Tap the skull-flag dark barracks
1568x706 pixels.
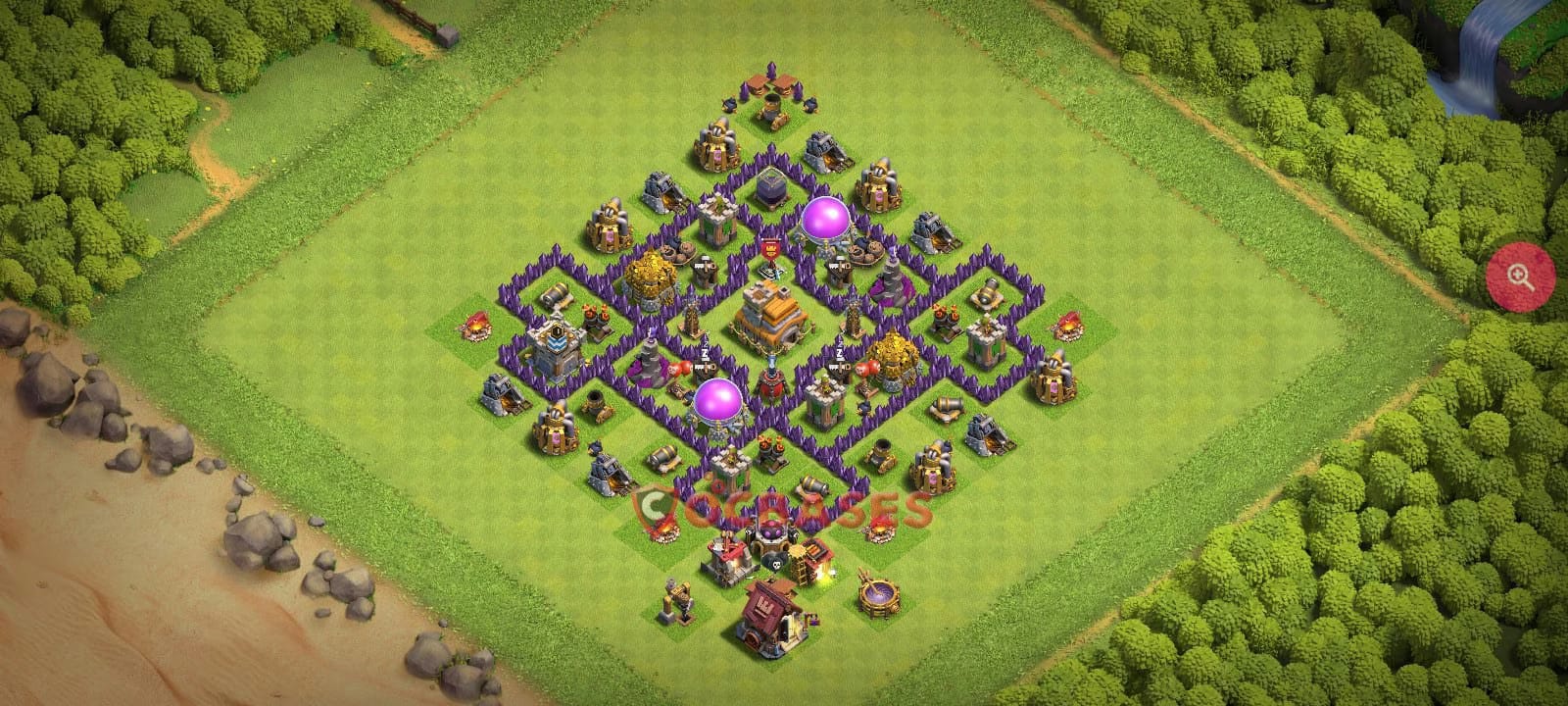coord(774,562)
